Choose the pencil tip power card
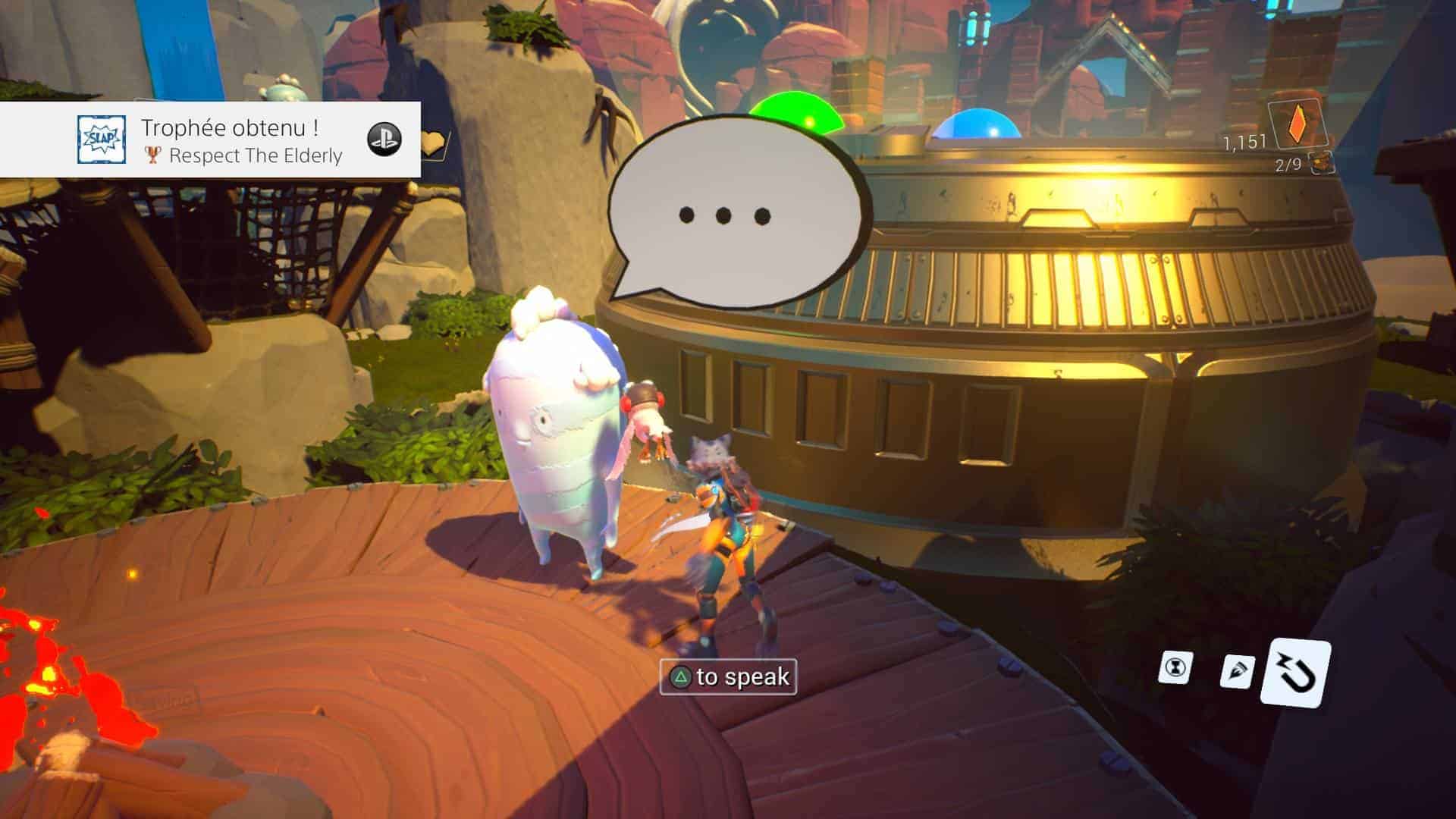This screenshot has height=819, width=1456. pos(1238,672)
